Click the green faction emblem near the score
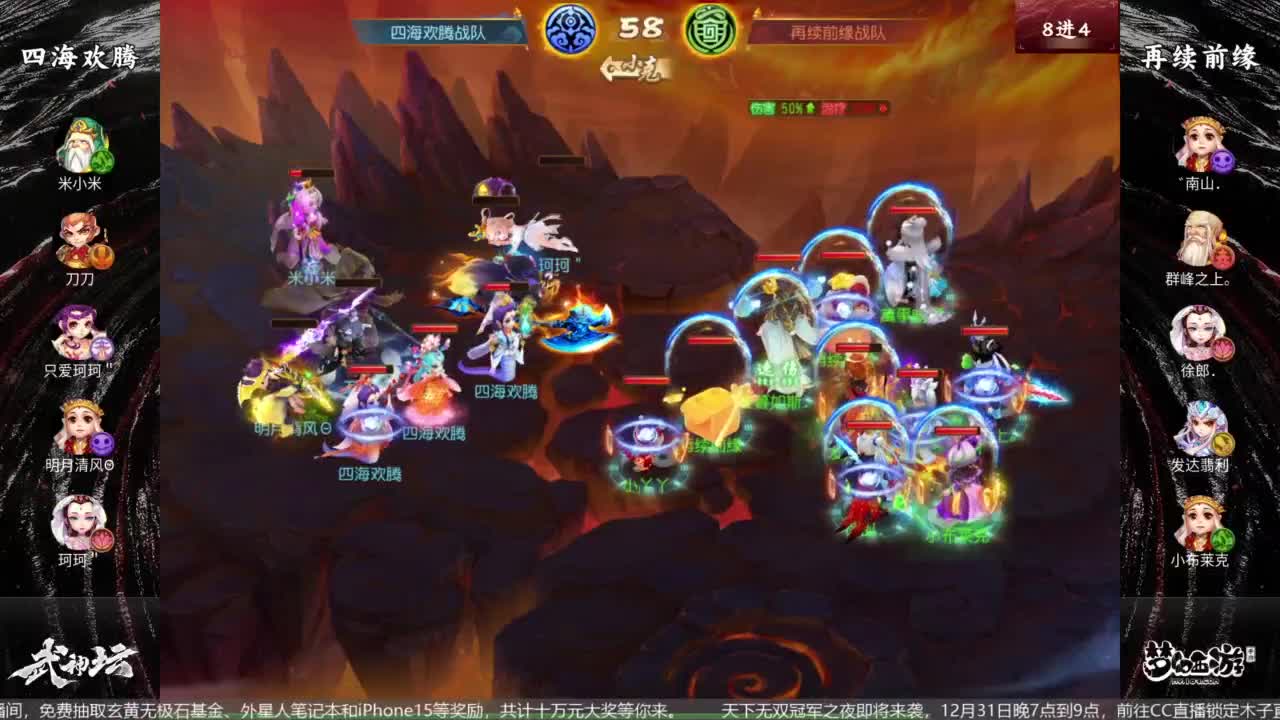 711,28
